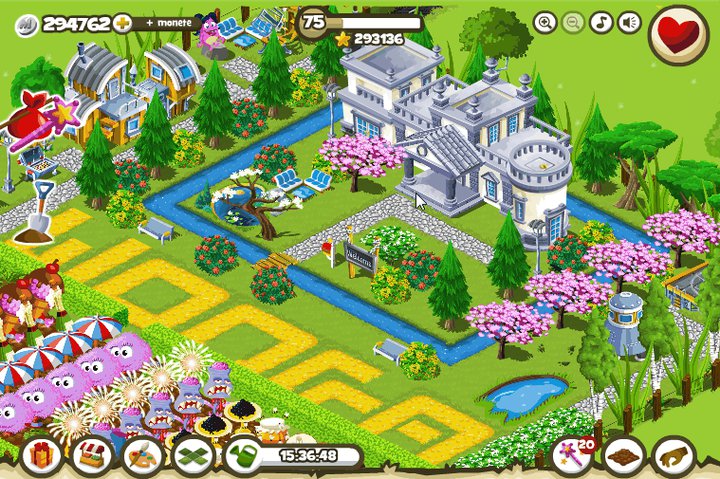Image resolution: width=720 pixels, height=479 pixels.
Task: Toggle the speaker sound button
Action: 629,22
